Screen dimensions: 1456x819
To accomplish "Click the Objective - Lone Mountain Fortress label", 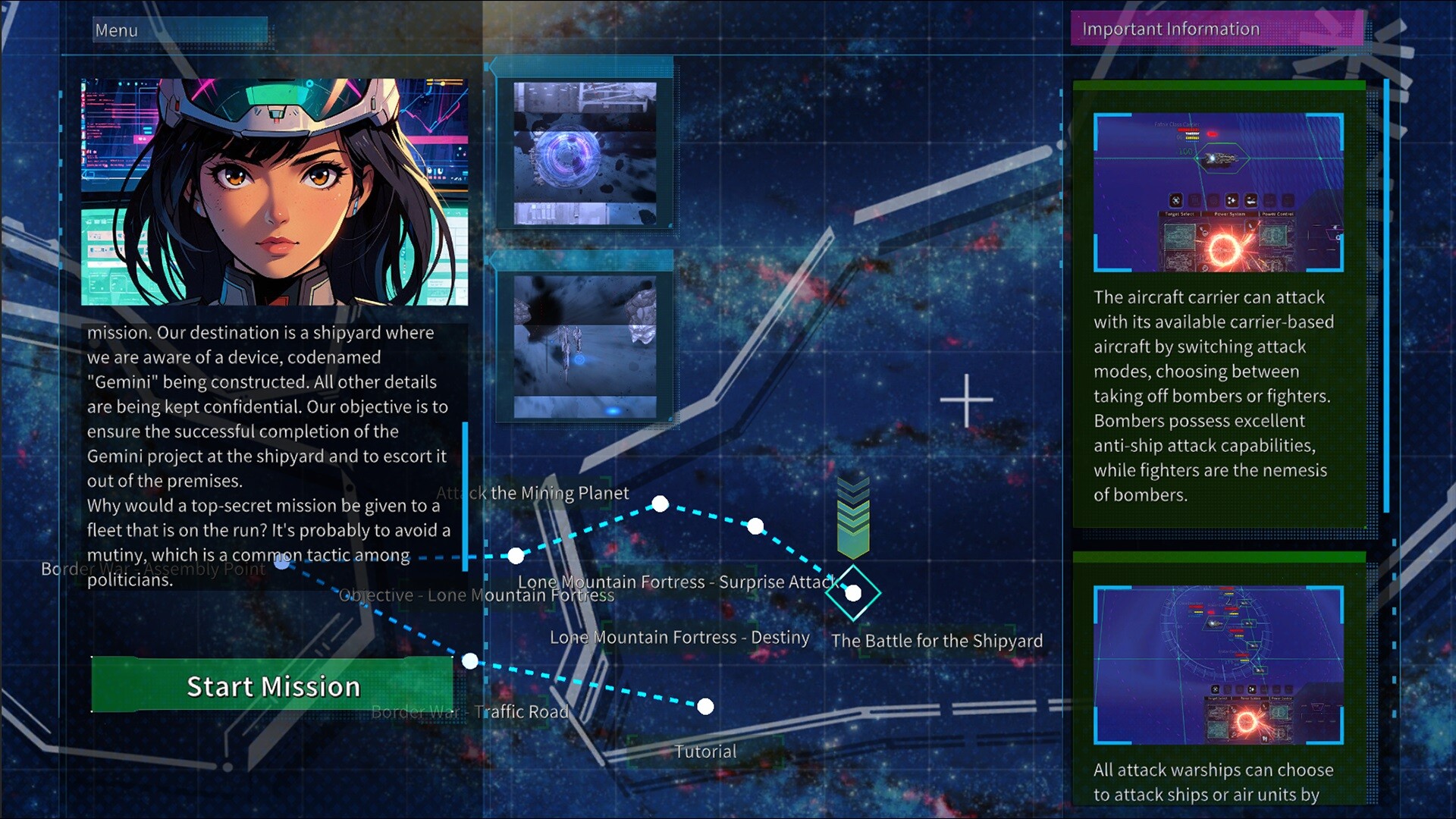I will (x=476, y=595).
